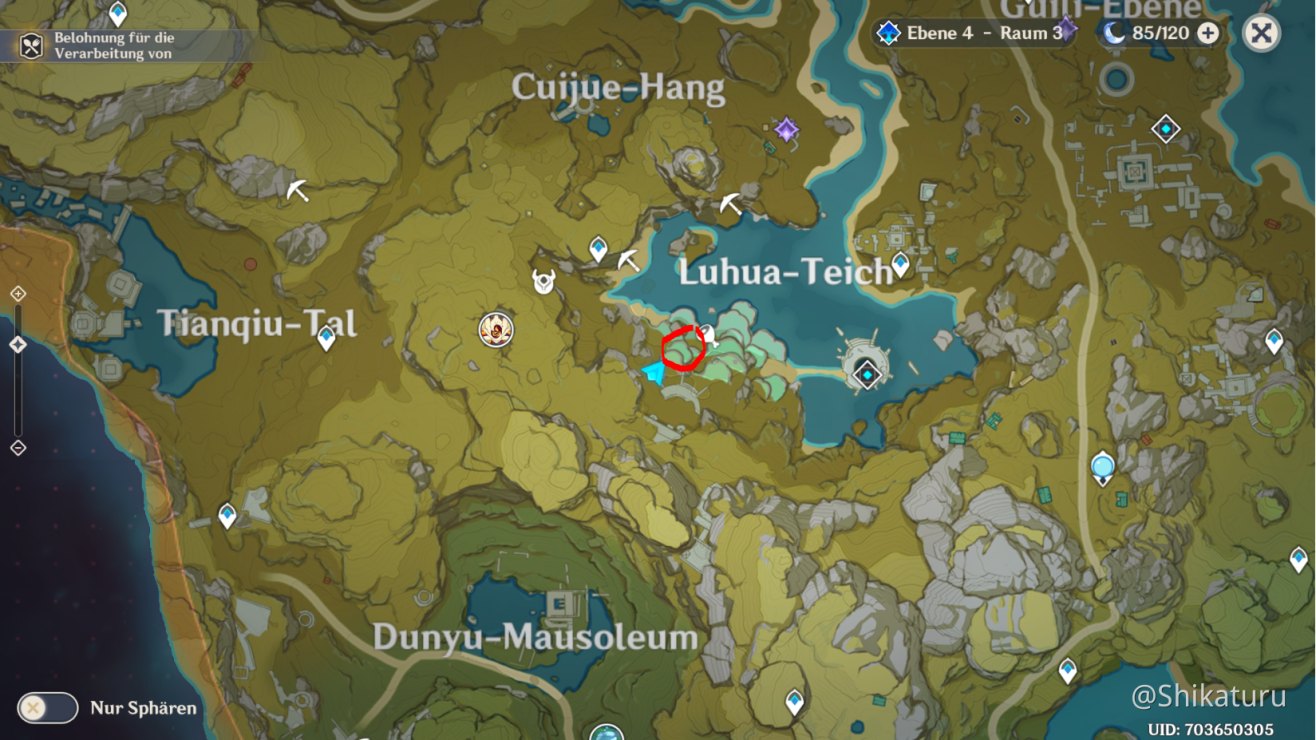Screen dimensions: 1316x740
Task: Click the Dunyu-Mausoleum map label
Action: pyautogui.click(x=535, y=636)
